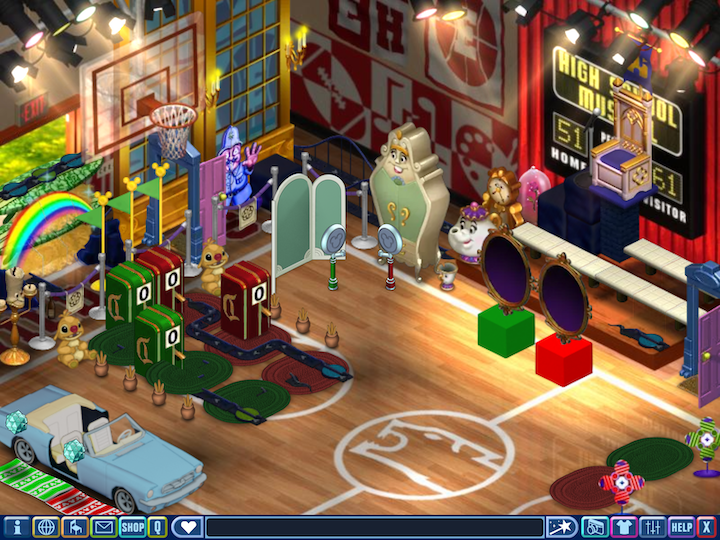The image size is (720, 540).
Task: Activate the magic wand button
Action: (561, 527)
